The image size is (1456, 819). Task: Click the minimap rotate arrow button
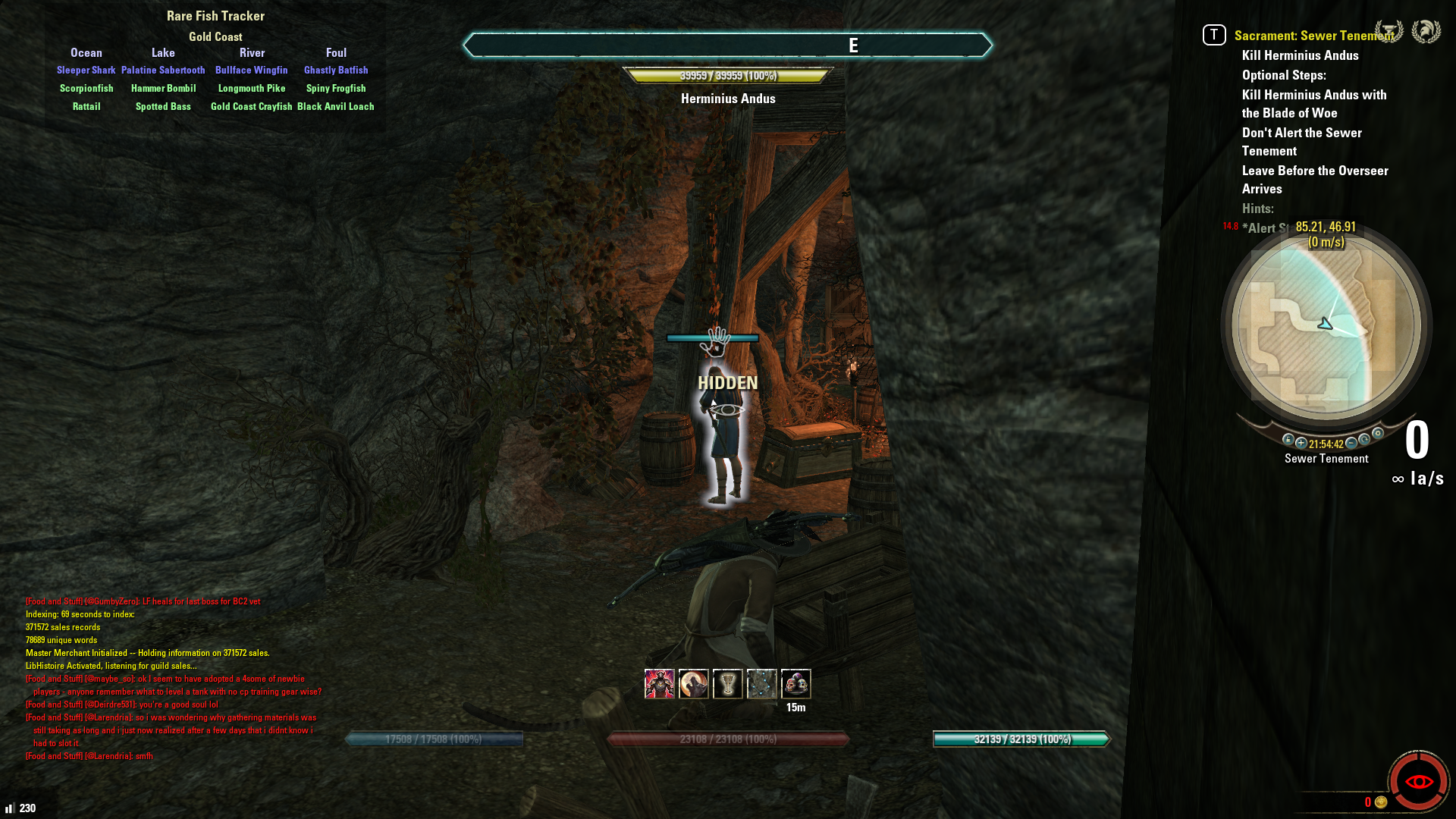coord(1365,439)
